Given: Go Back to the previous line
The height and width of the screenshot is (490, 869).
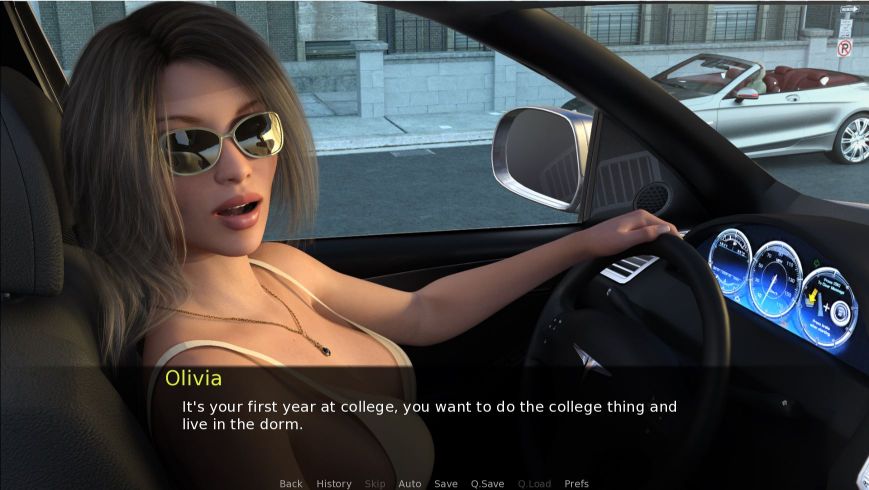Looking at the screenshot, I should 291,484.
